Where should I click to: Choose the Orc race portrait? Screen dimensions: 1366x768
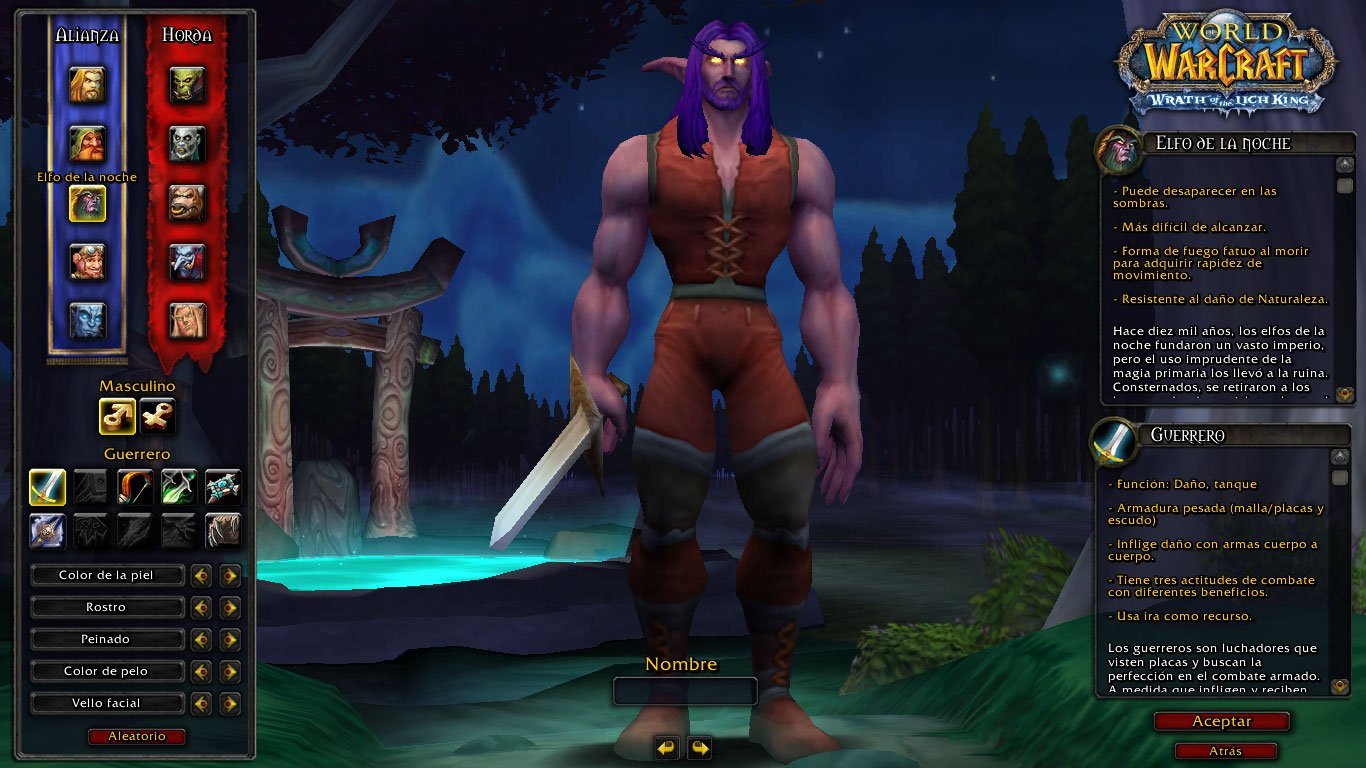tap(187, 85)
